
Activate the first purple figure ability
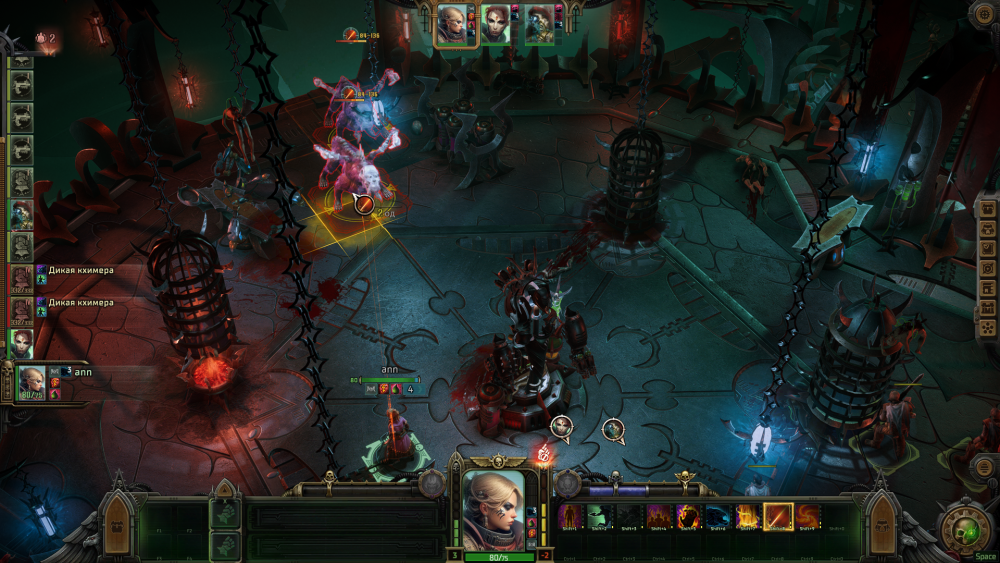[x=570, y=517]
